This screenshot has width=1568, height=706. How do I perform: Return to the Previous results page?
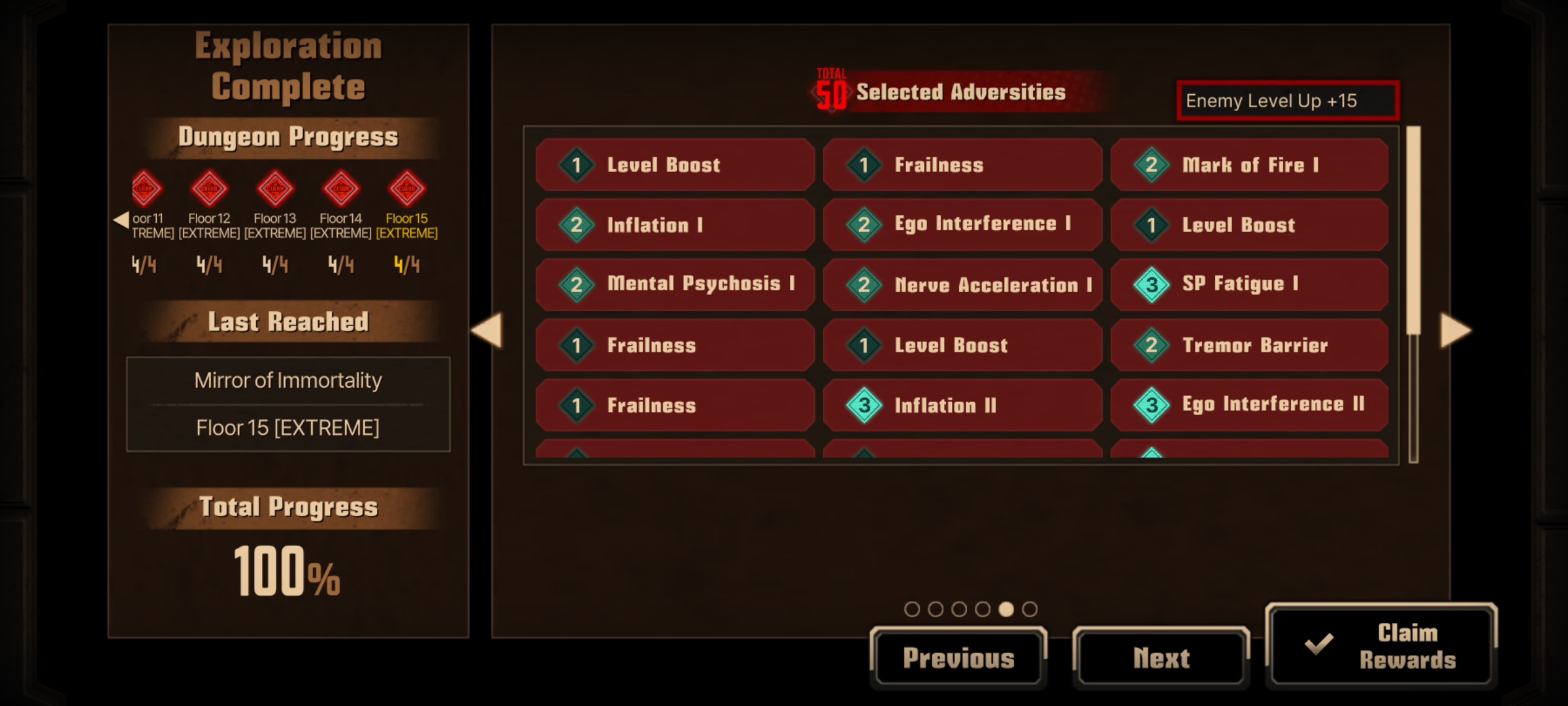[958, 658]
